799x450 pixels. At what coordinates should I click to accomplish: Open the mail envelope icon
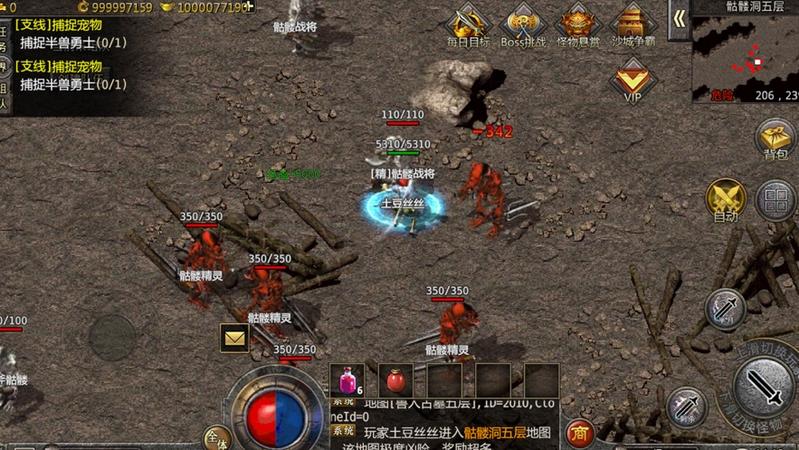click(235, 338)
